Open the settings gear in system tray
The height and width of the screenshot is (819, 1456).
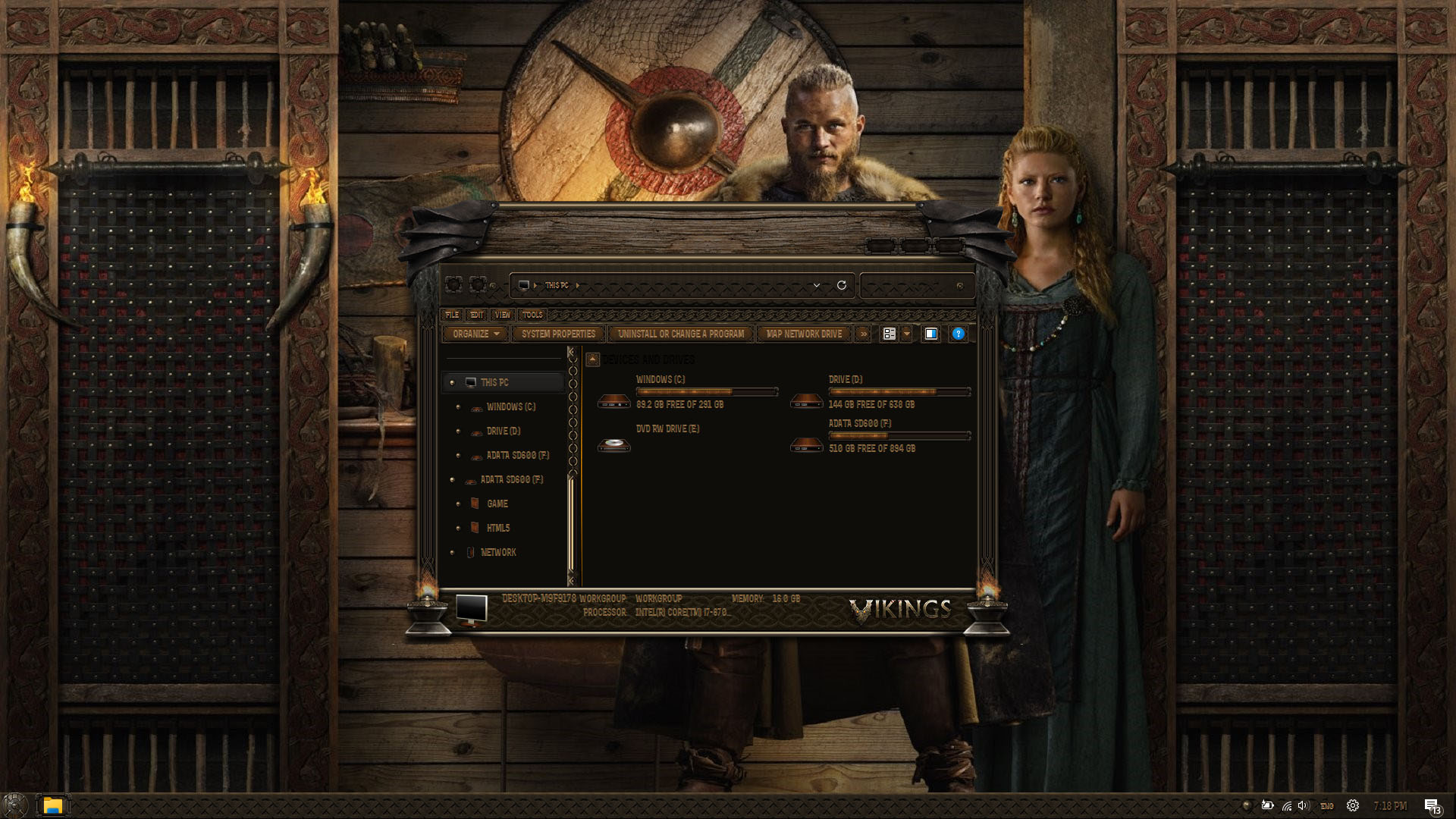(x=1353, y=805)
